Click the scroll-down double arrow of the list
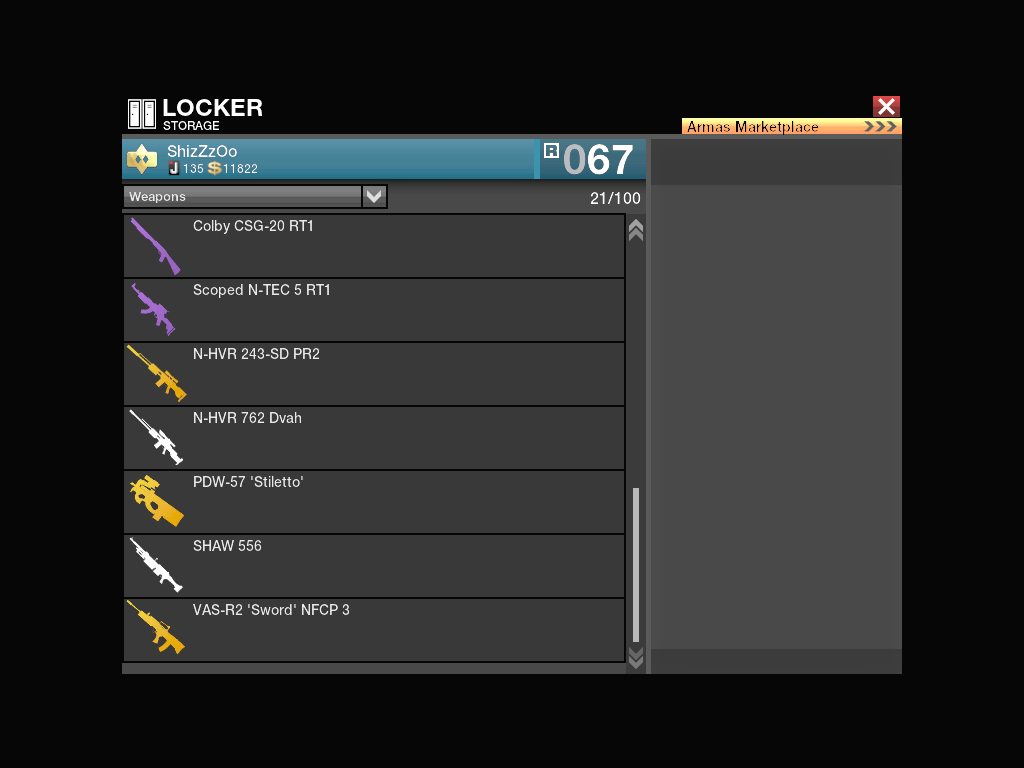This screenshot has height=768, width=1024. click(635, 657)
